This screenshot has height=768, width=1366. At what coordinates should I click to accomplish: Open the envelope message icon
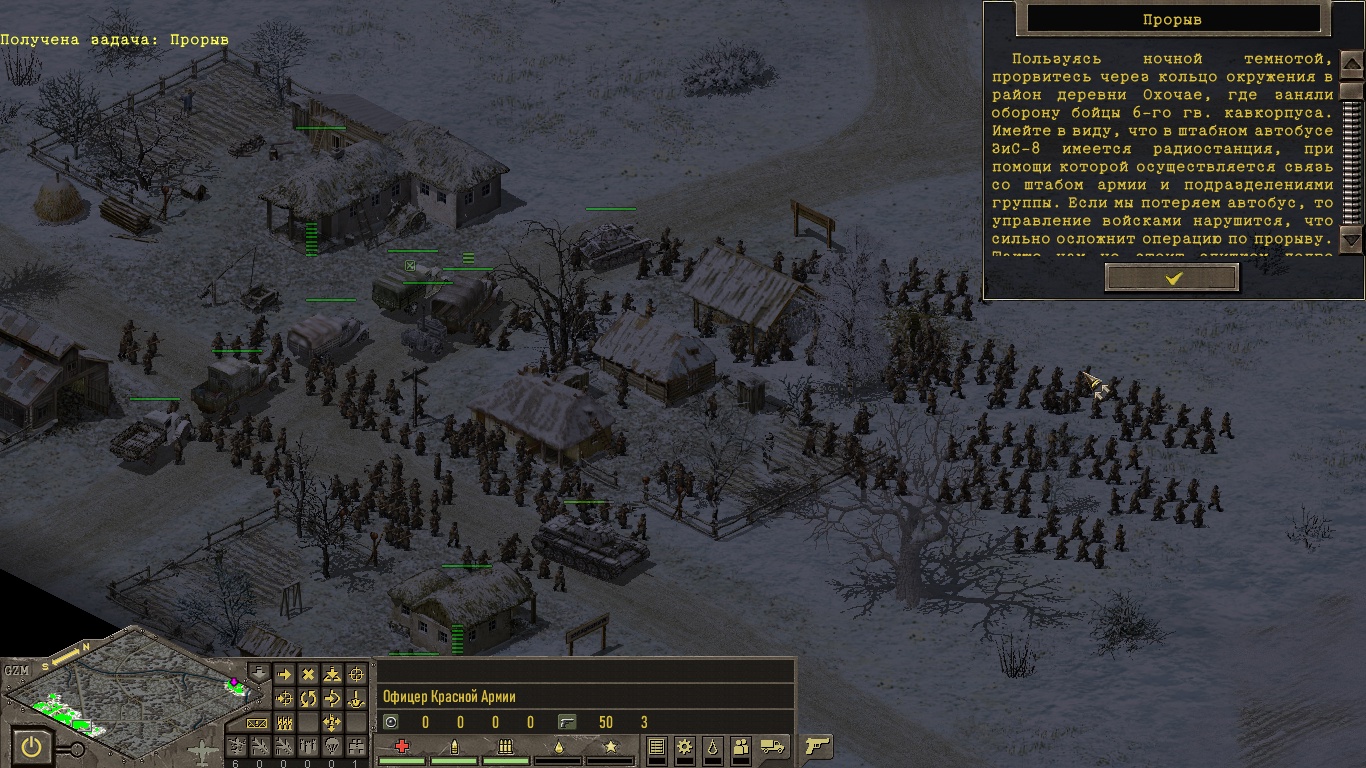[259, 723]
